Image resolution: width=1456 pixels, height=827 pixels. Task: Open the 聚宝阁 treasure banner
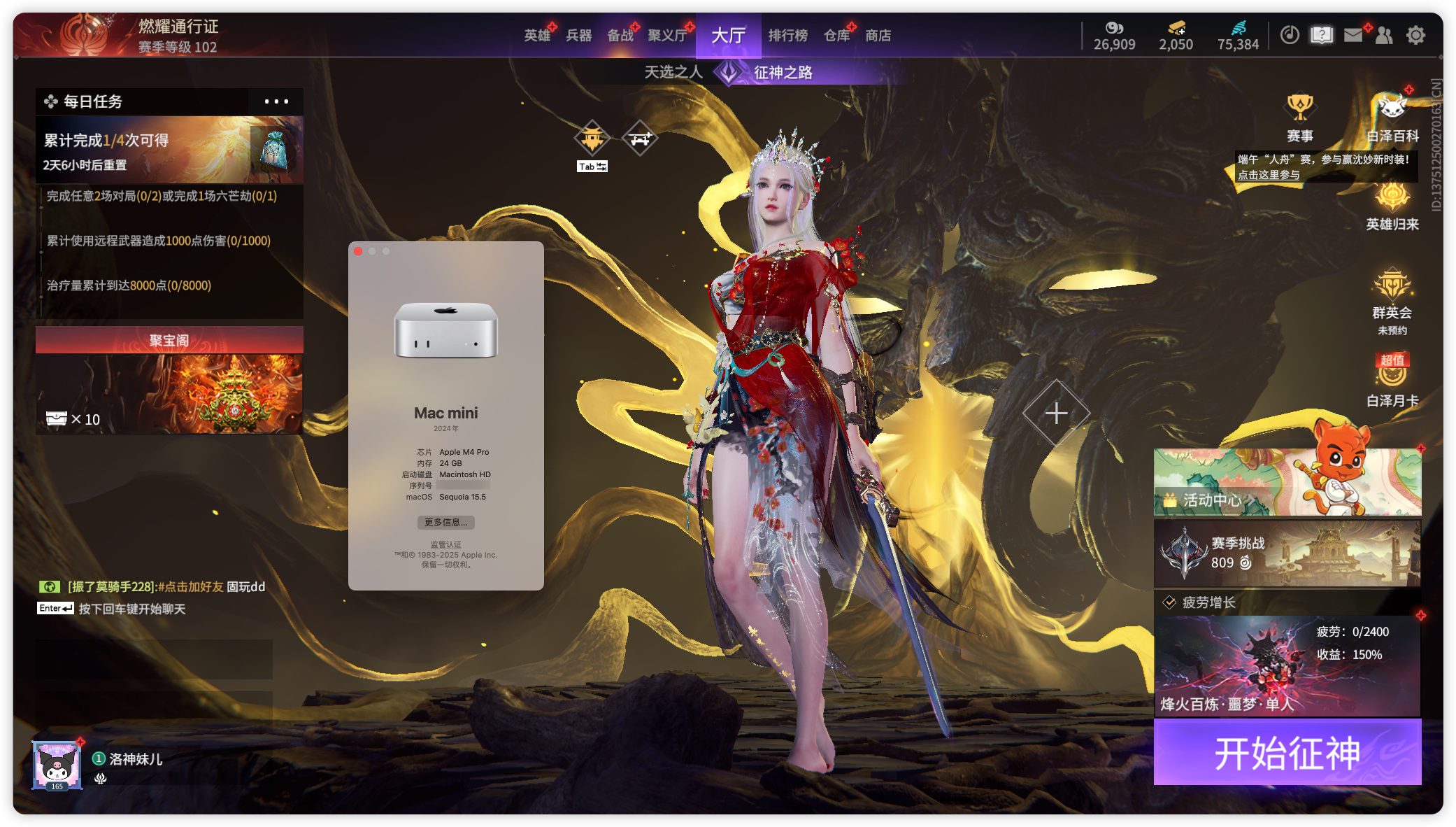(169, 381)
